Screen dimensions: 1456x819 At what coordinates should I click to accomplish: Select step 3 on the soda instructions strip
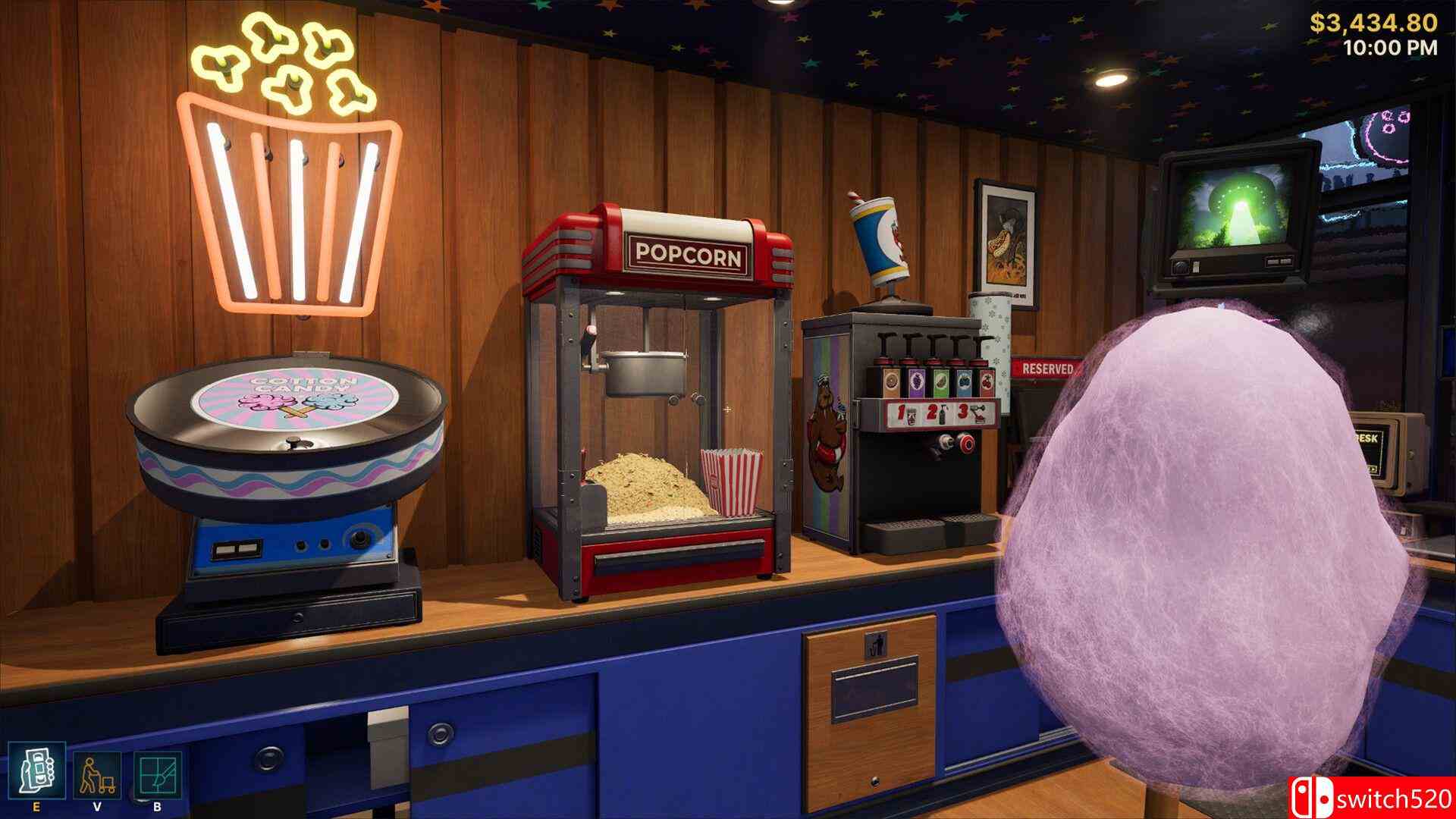[962, 411]
